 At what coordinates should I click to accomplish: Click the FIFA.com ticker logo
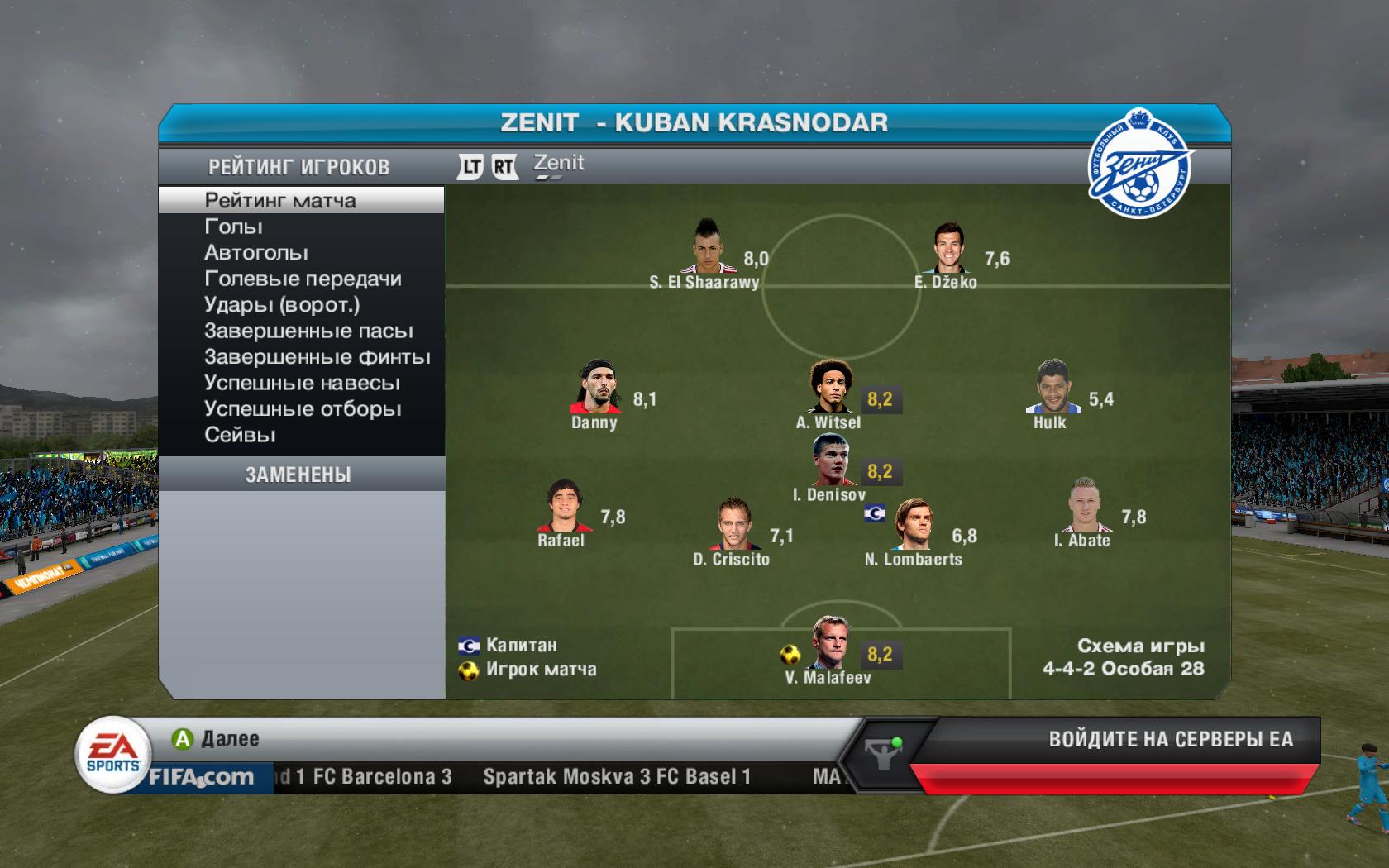point(201,778)
